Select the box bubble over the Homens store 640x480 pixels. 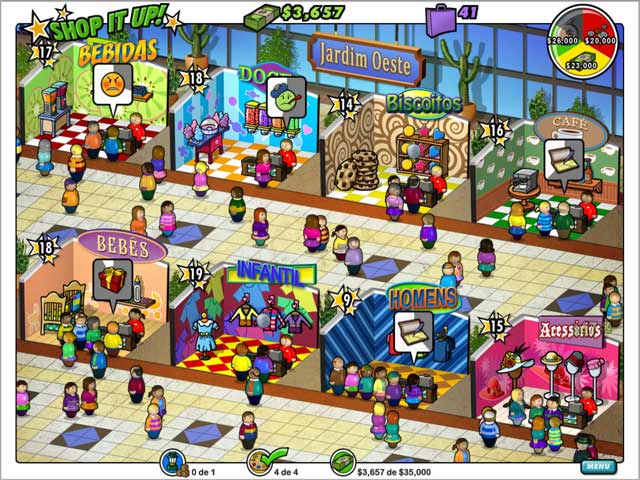point(412,329)
